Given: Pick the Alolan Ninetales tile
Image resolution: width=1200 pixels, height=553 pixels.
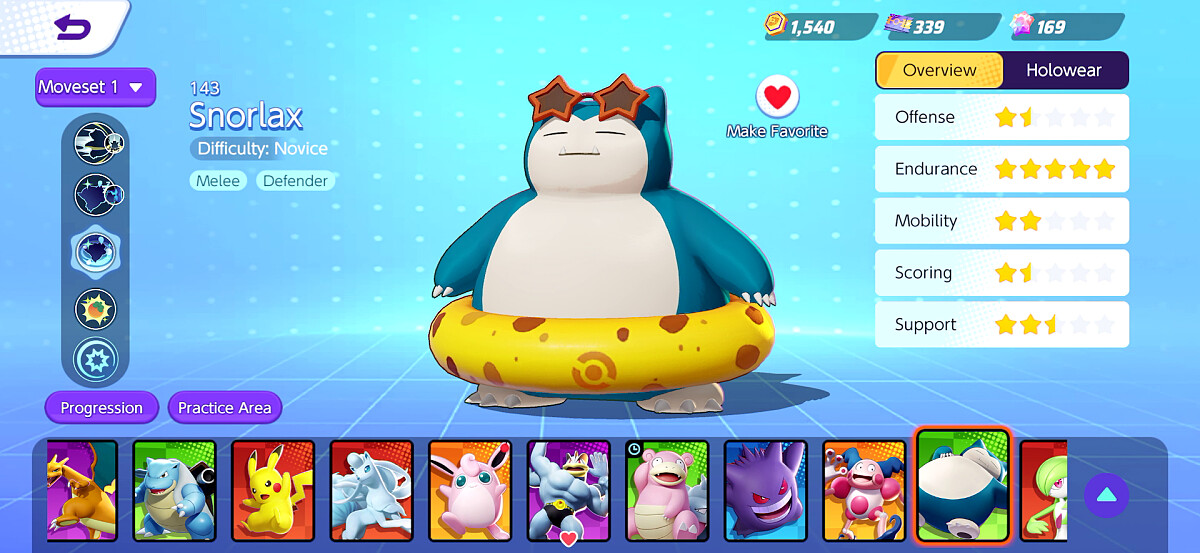Looking at the screenshot, I should [371, 490].
